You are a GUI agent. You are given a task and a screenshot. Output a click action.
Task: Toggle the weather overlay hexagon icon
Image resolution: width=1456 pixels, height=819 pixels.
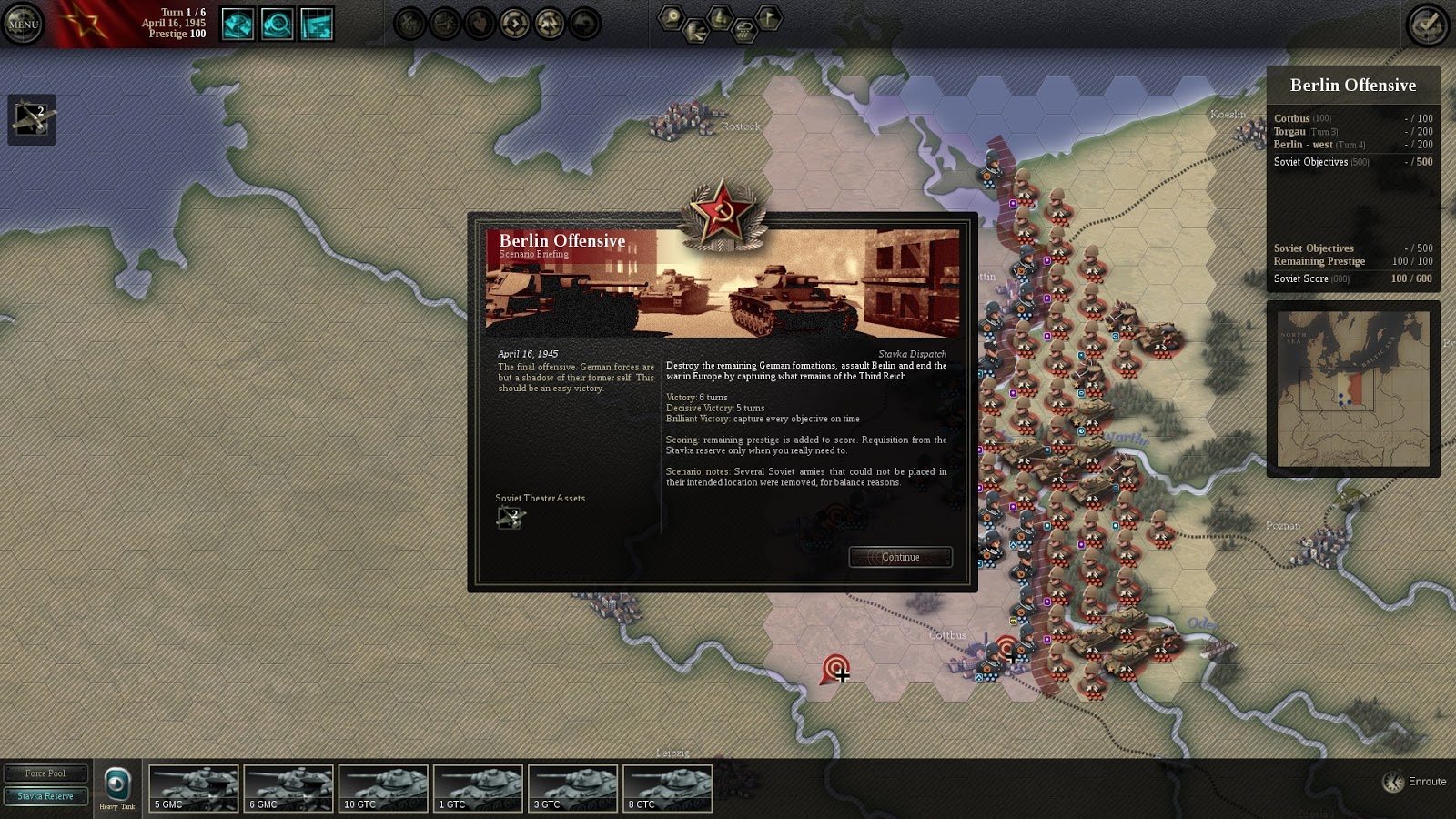click(x=744, y=33)
